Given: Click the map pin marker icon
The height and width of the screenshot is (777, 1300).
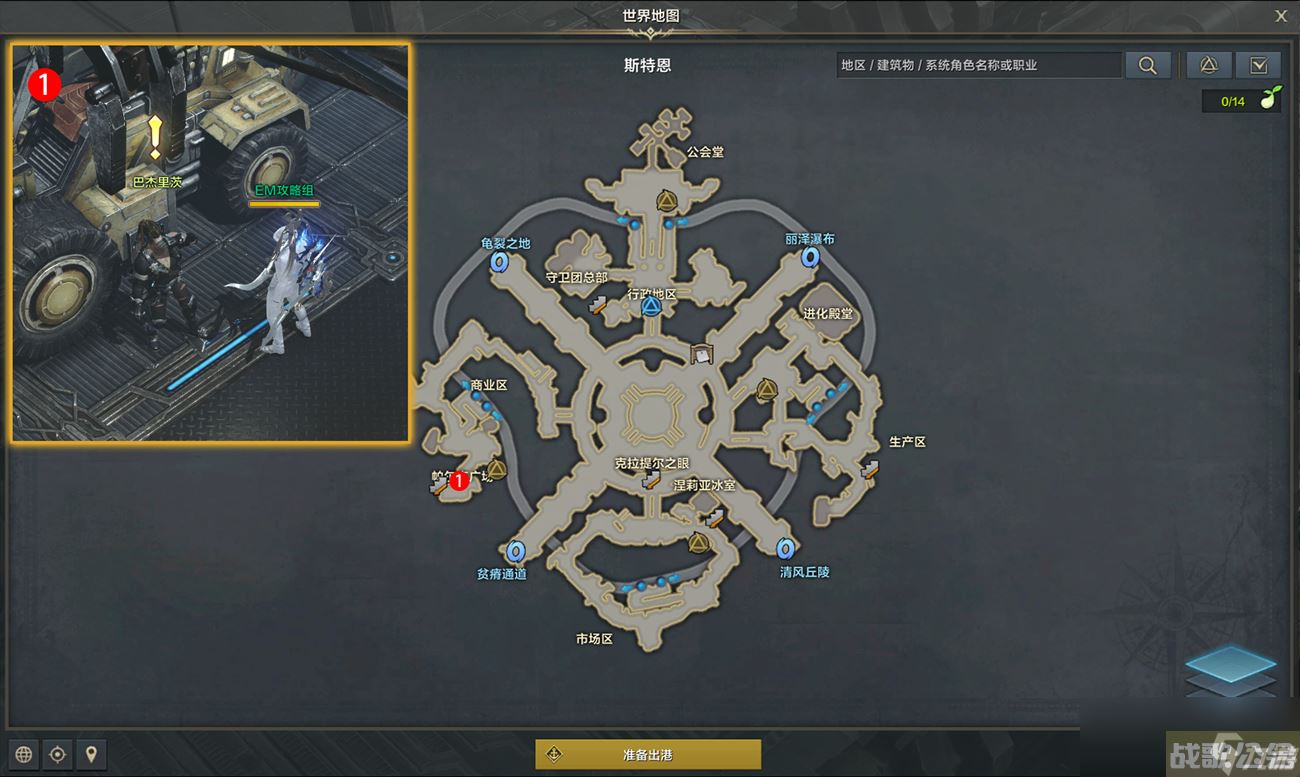Looking at the screenshot, I should click(91, 754).
